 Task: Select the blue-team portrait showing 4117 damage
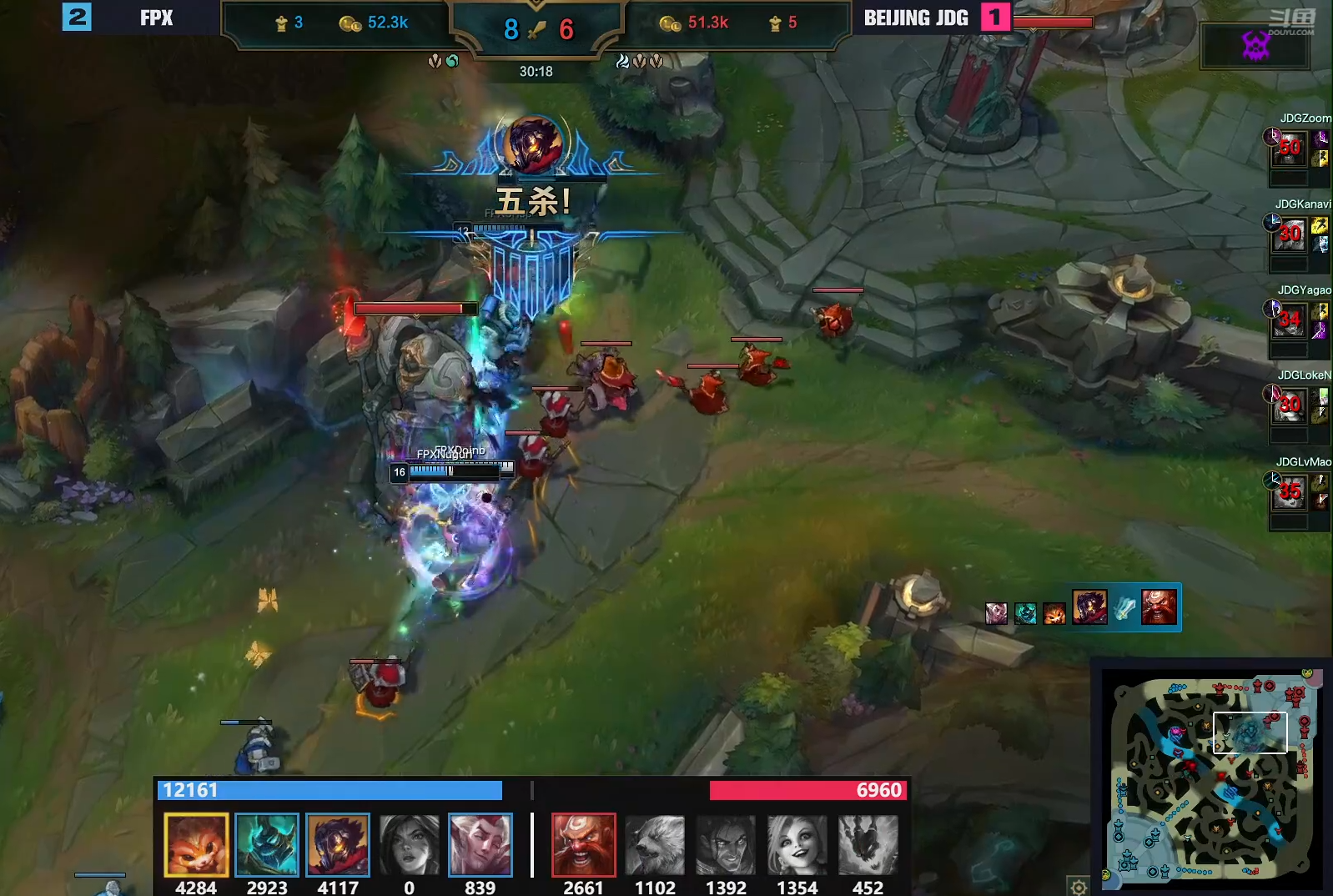[338, 844]
